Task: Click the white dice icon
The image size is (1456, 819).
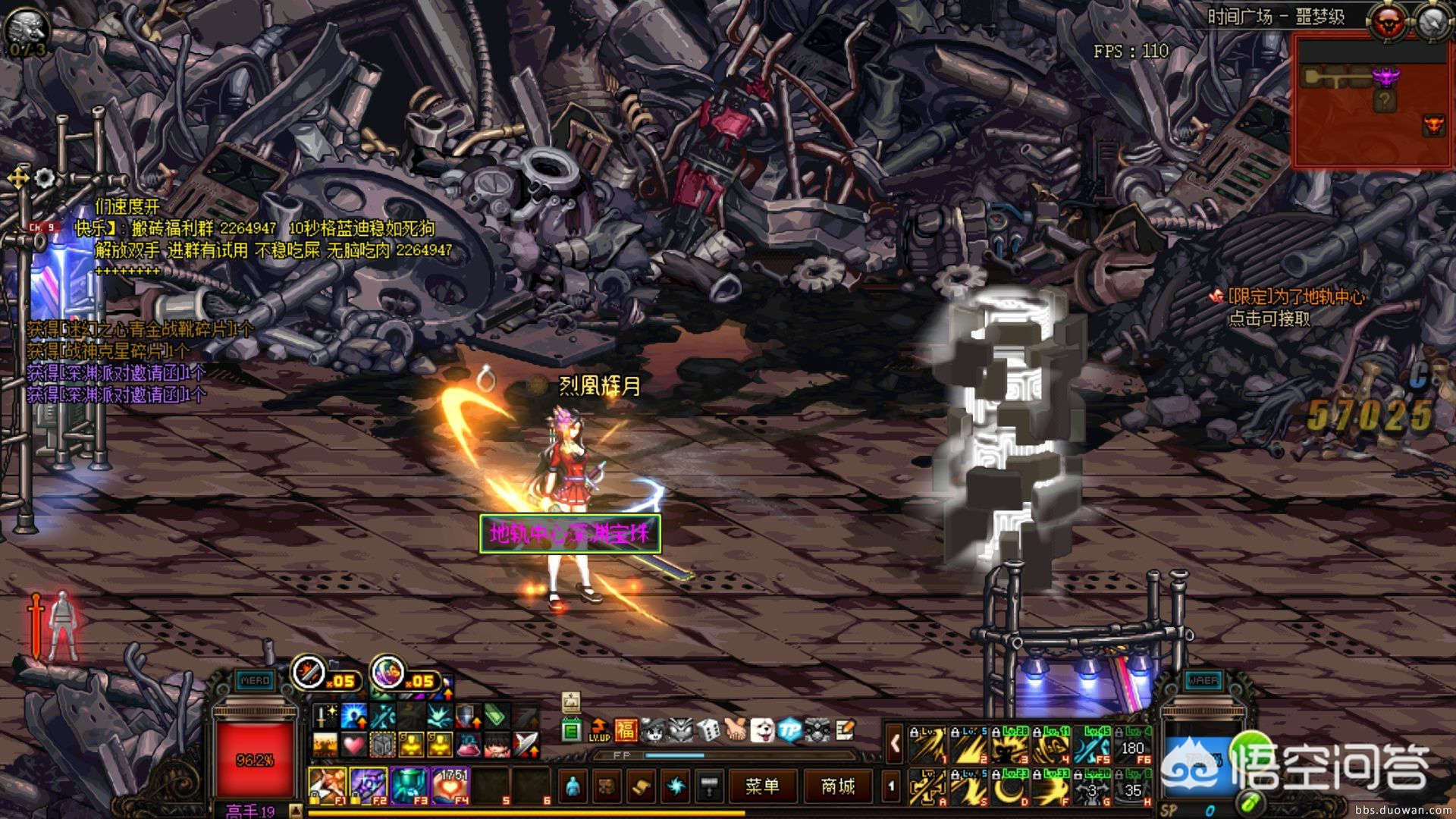Action: pyautogui.click(x=708, y=730)
